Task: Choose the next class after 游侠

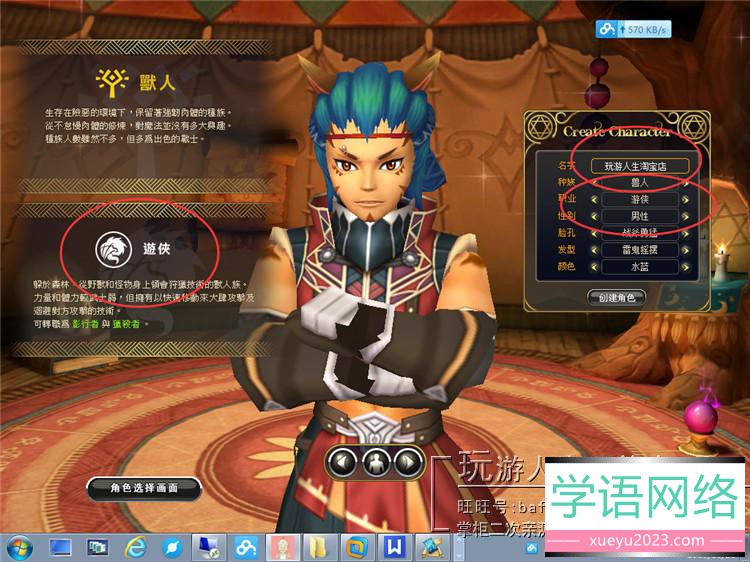Action: click(x=685, y=199)
